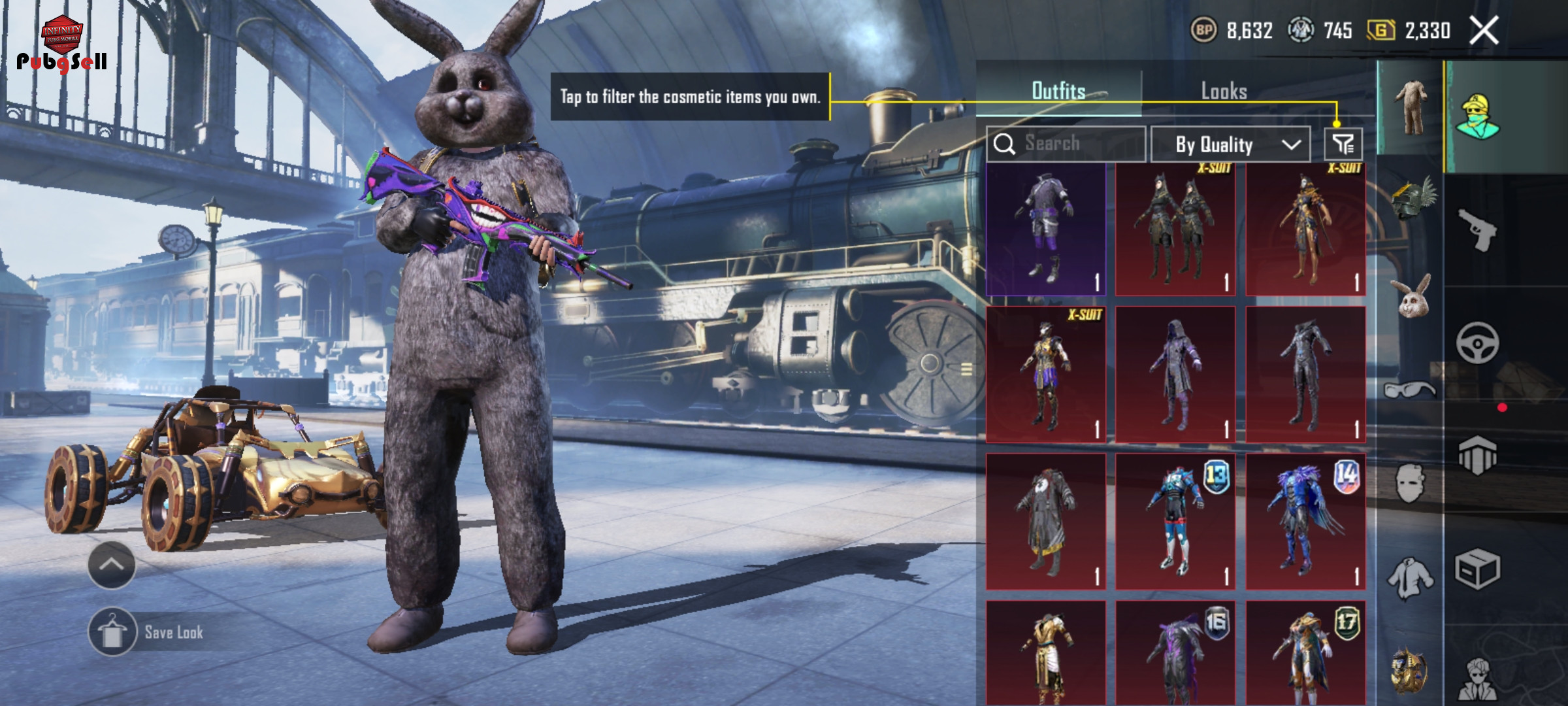Select the glasses accessory category
This screenshot has height=706, width=1568.
click(1410, 391)
